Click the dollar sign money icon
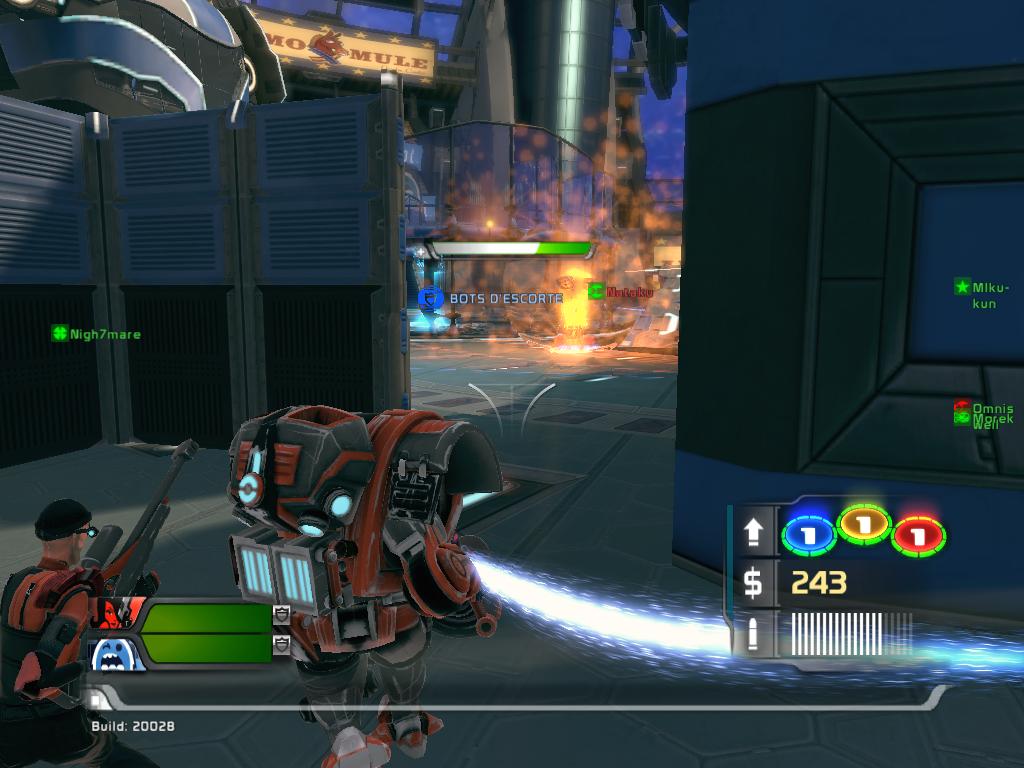The width and height of the screenshot is (1024, 768). (753, 582)
